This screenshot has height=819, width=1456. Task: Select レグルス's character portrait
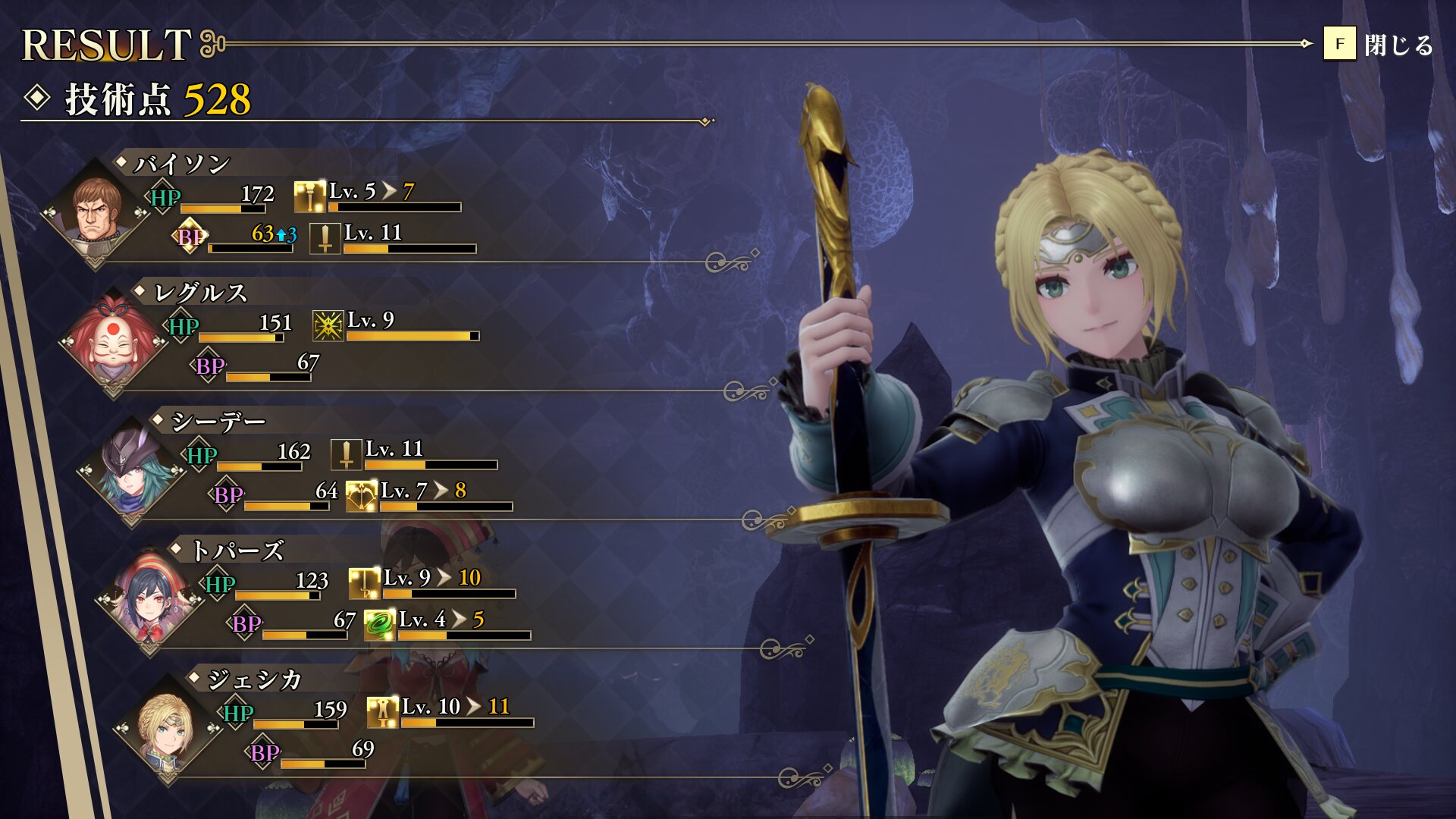[x=115, y=339]
